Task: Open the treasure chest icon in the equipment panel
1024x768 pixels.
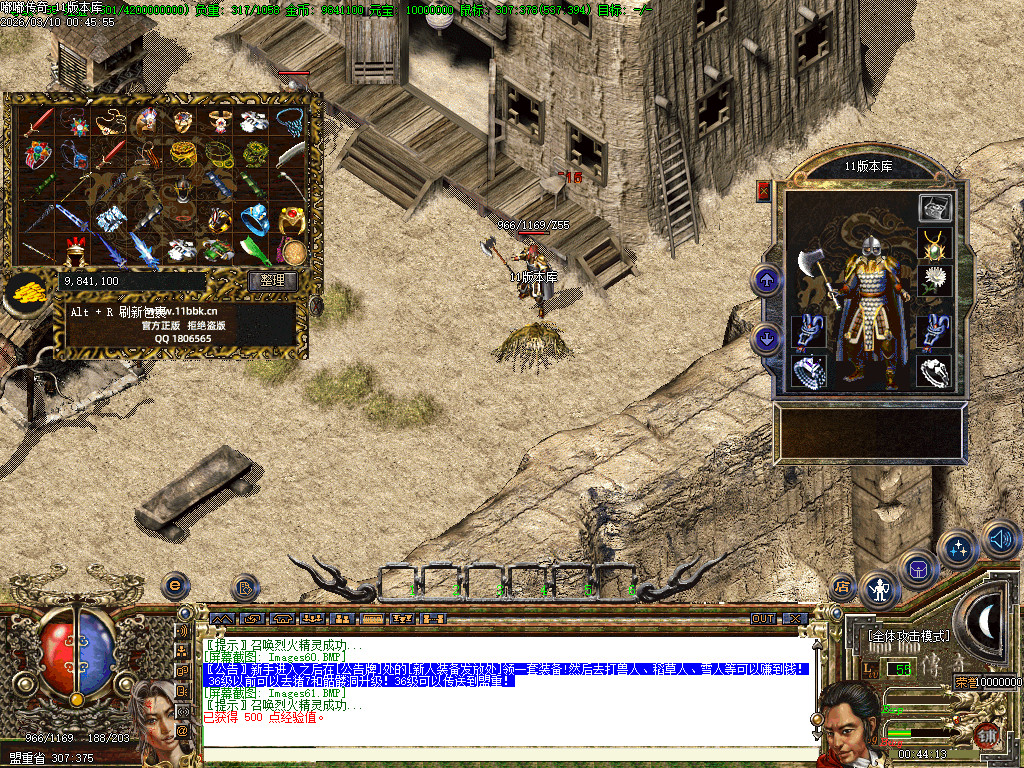Action: coord(935,208)
